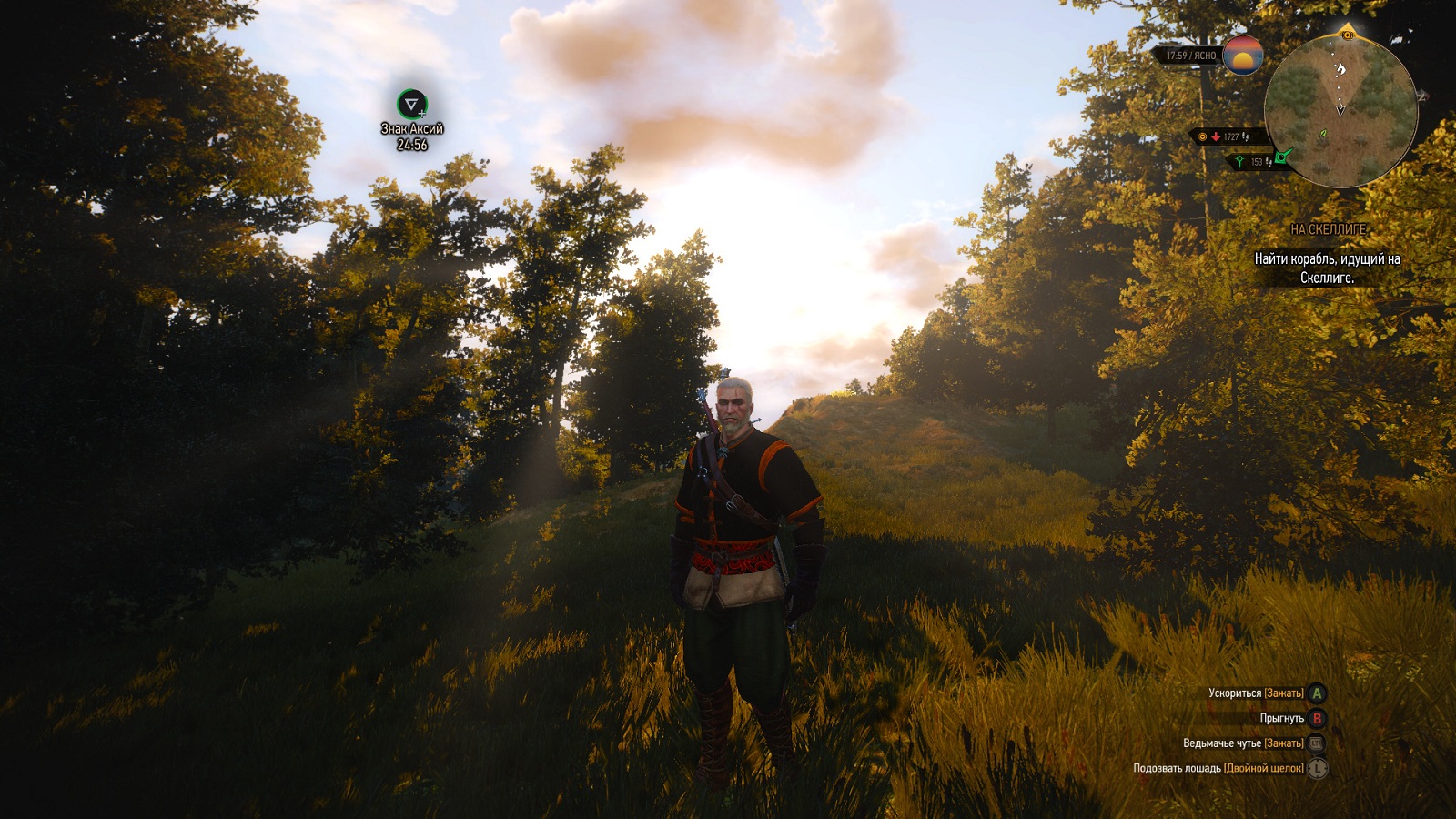Image resolution: width=1456 pixels, height=819 pixels.
Task: Open the tracked quest title «На Скеллиге»
Action: coord(1328,229)
